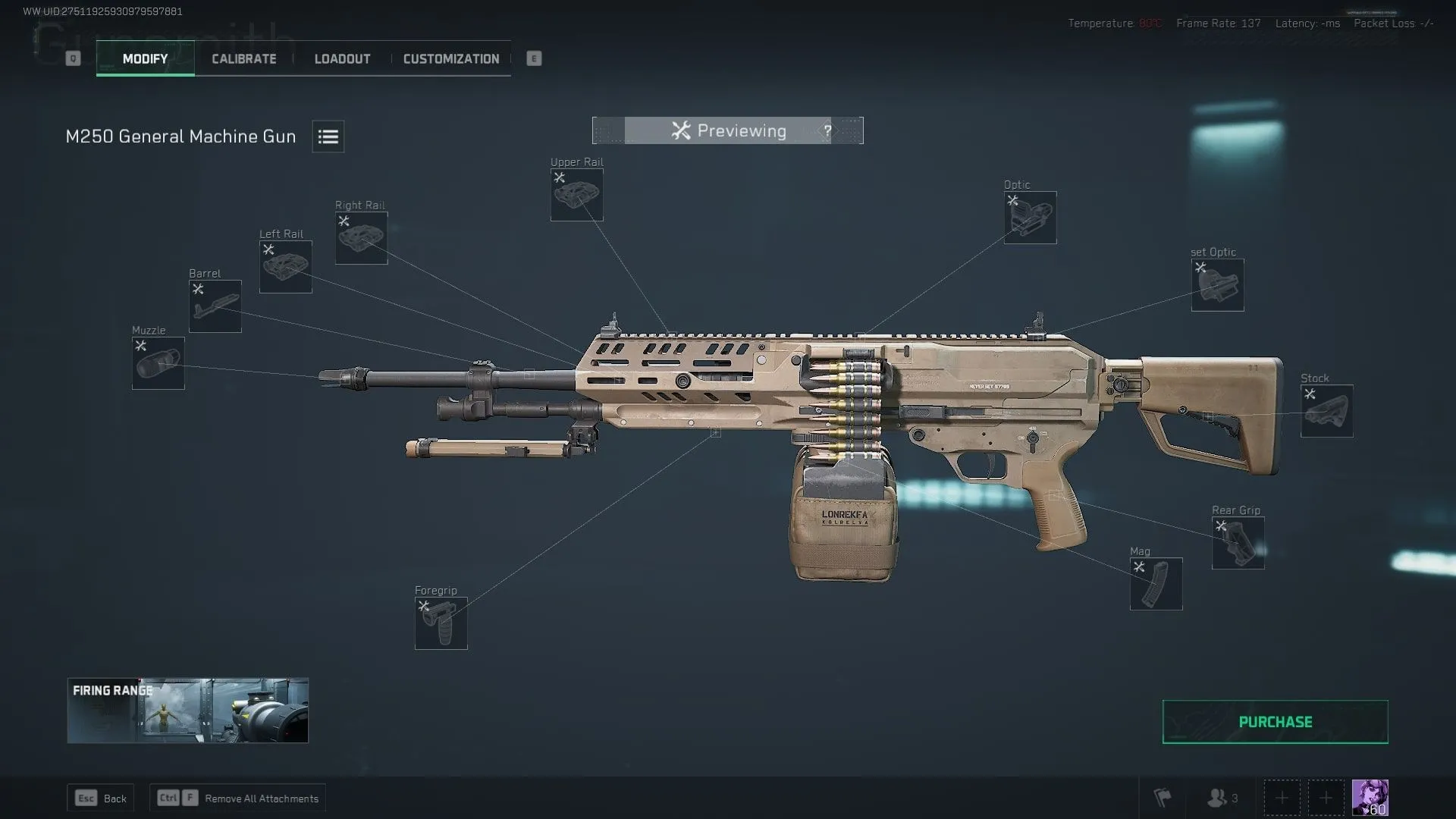Select the Mag attachment slot

coord(1156,584)
